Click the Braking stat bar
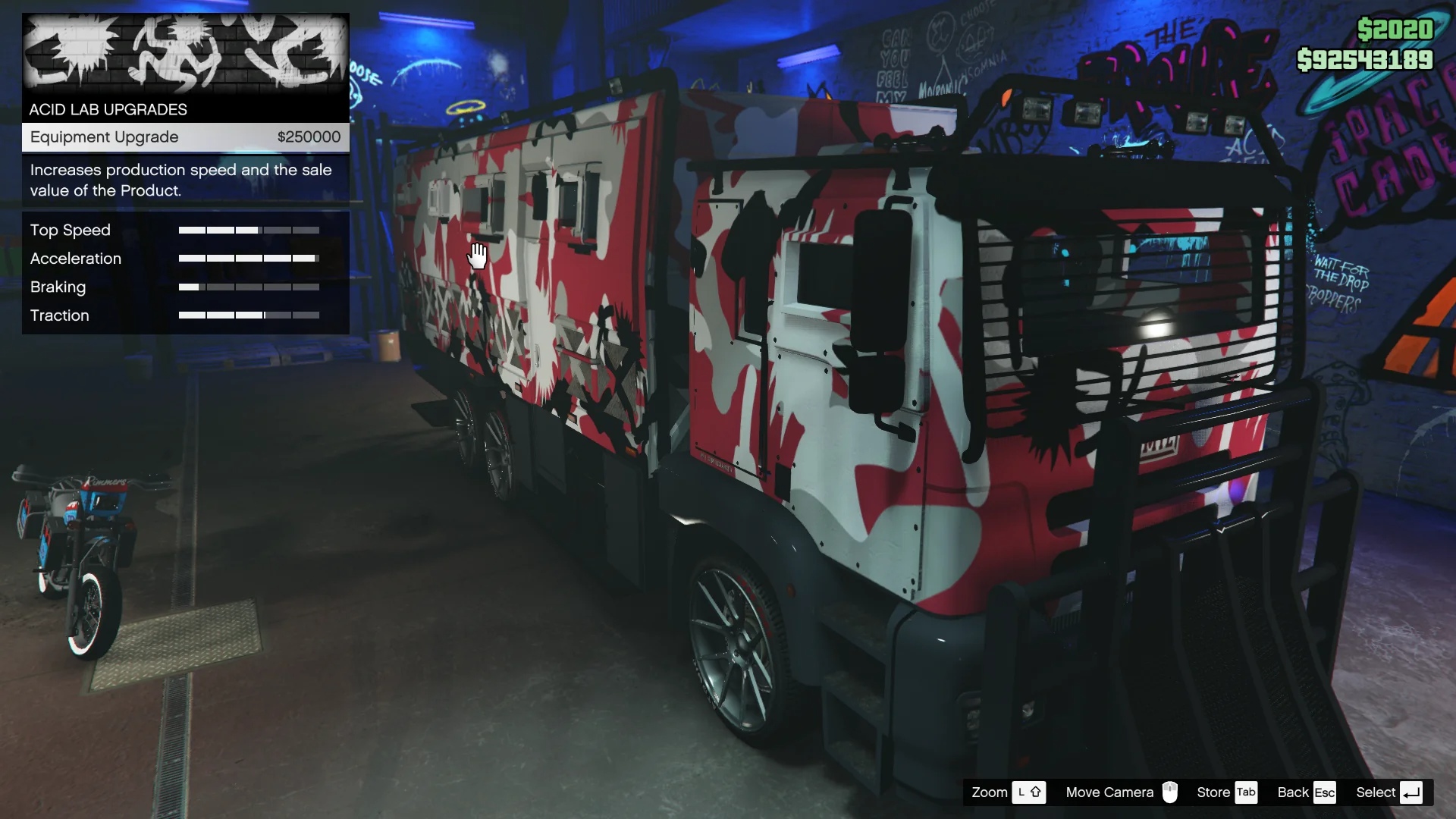 coord(249,287)
